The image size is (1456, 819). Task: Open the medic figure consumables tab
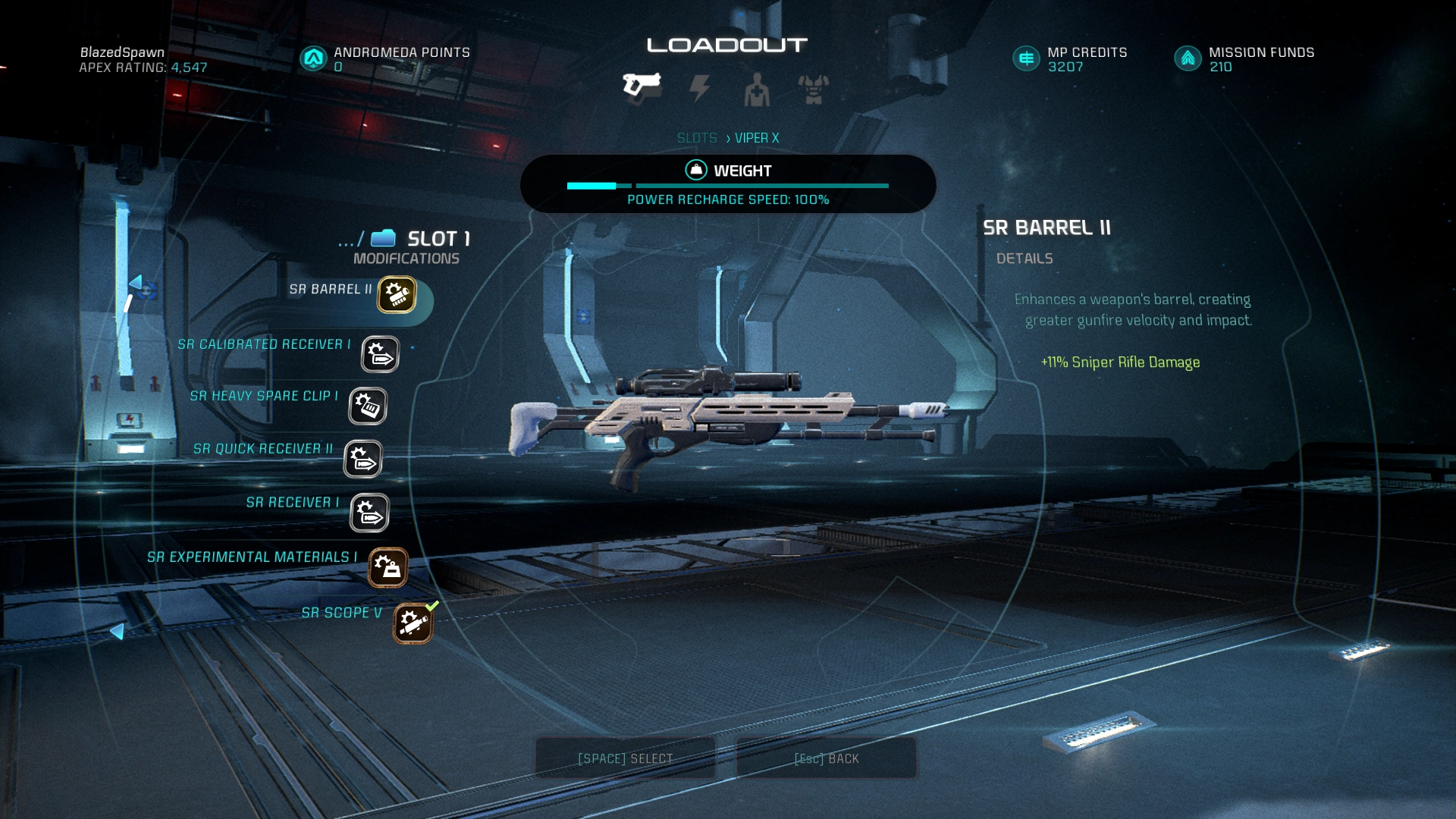pyautogui.click(x=756, y=90)
